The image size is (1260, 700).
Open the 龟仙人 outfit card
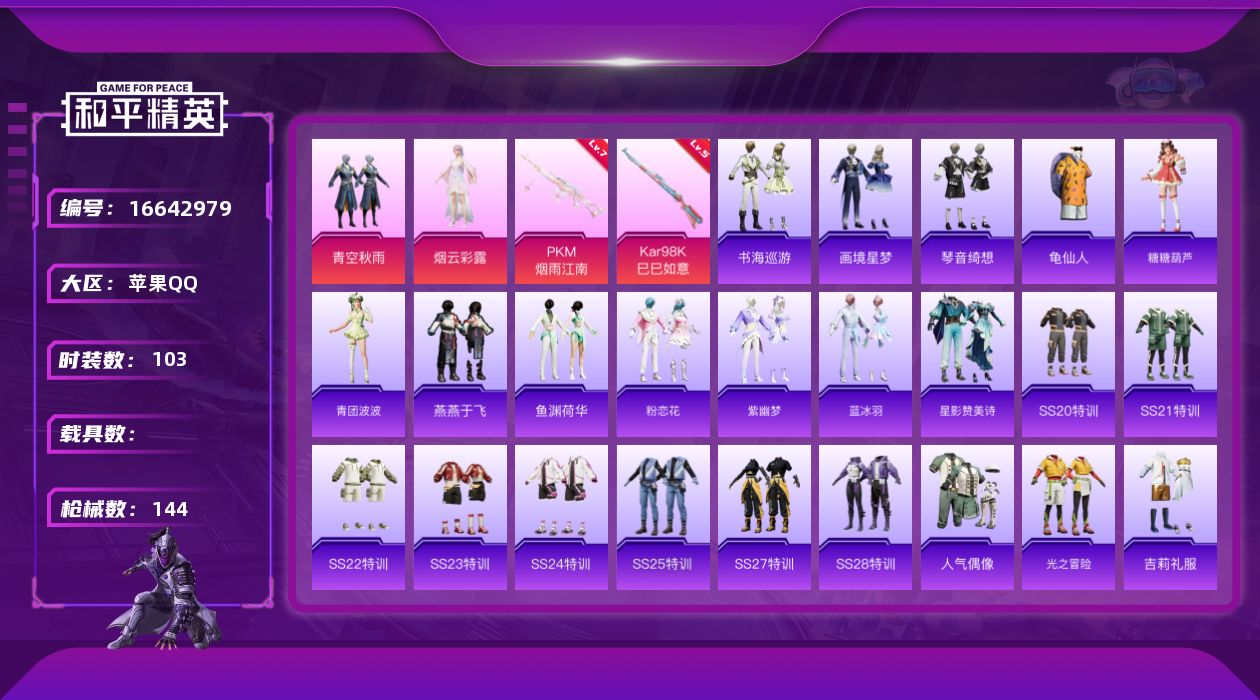tap(1068, 211)
